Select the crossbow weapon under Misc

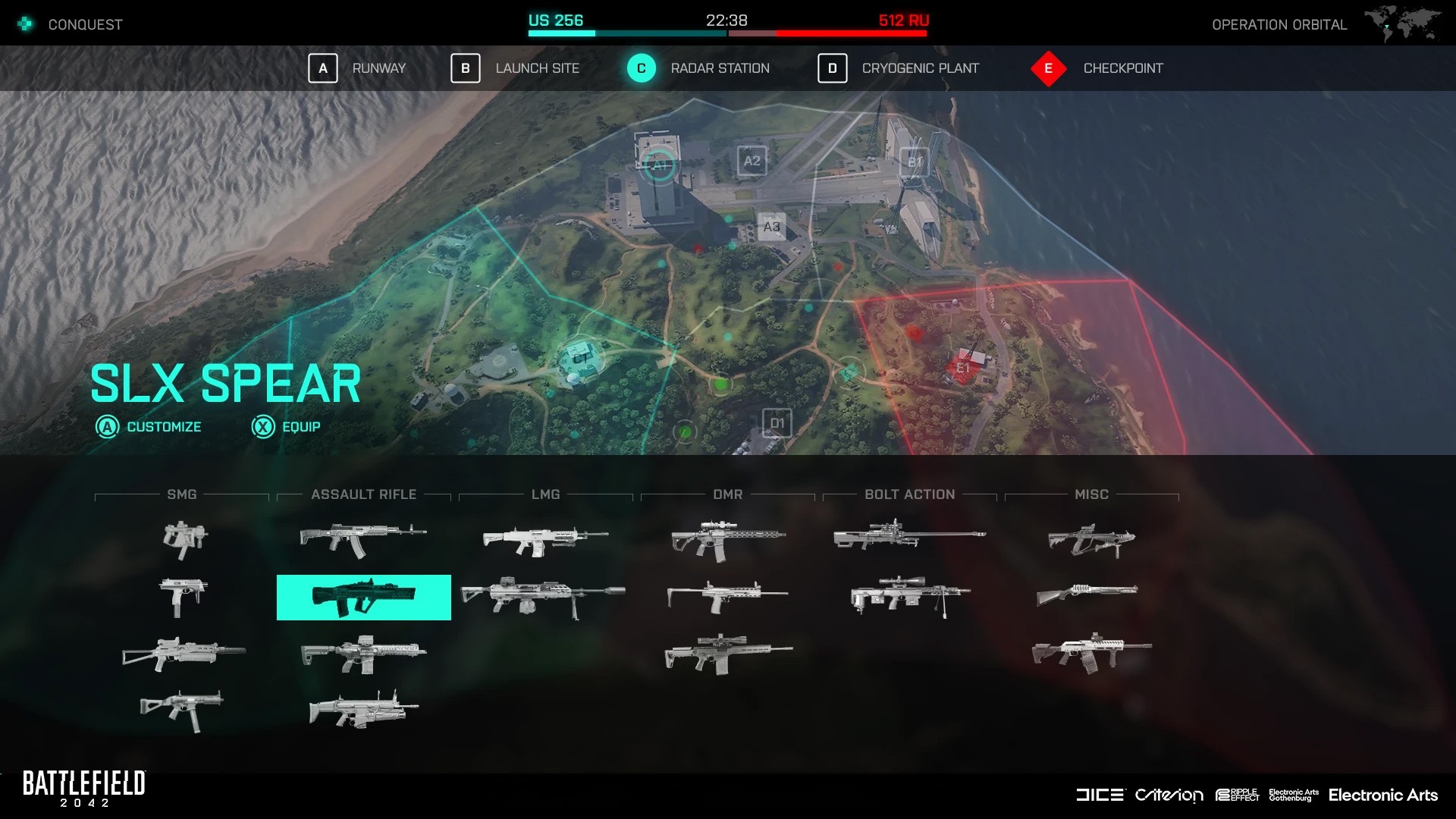pos(1091,540)
